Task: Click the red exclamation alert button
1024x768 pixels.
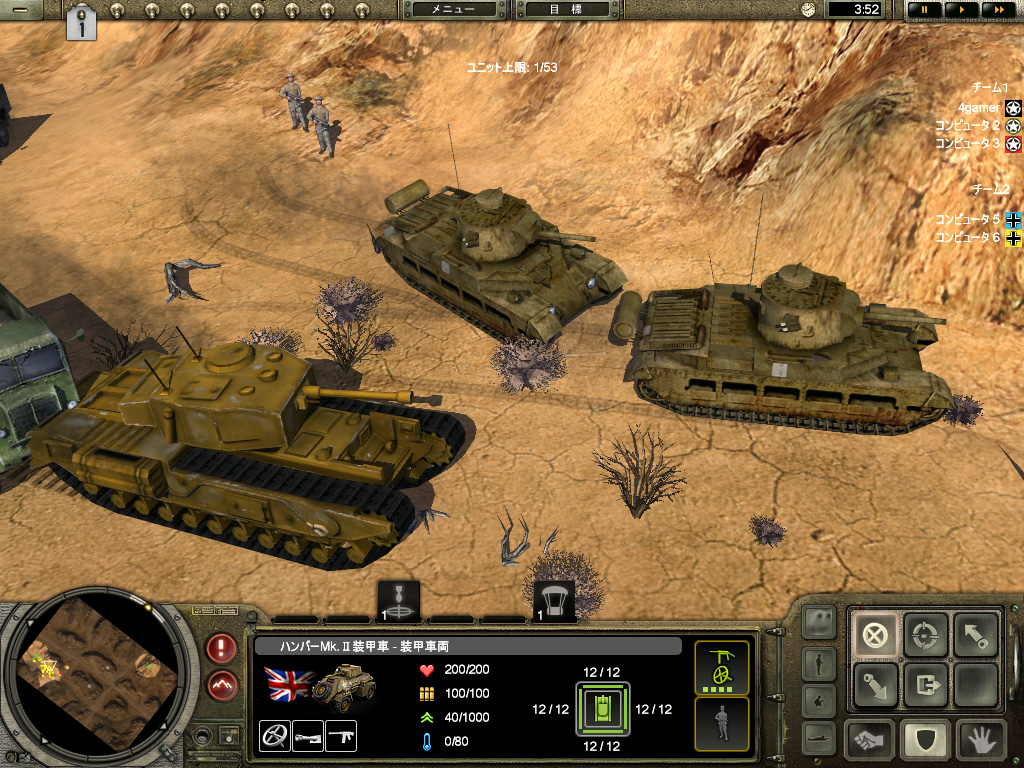Action: [222, 648]
